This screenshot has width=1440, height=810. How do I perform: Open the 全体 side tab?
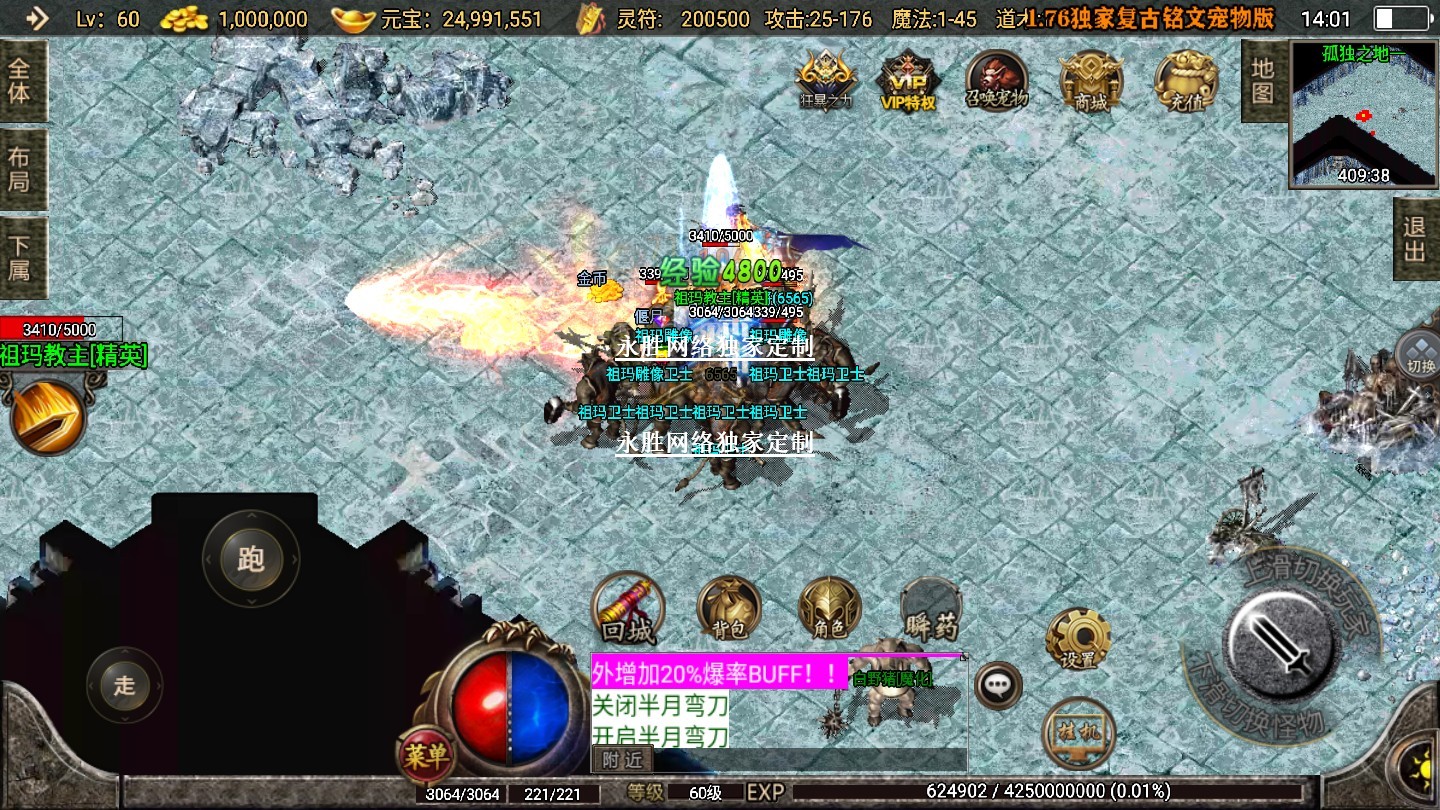21,82
